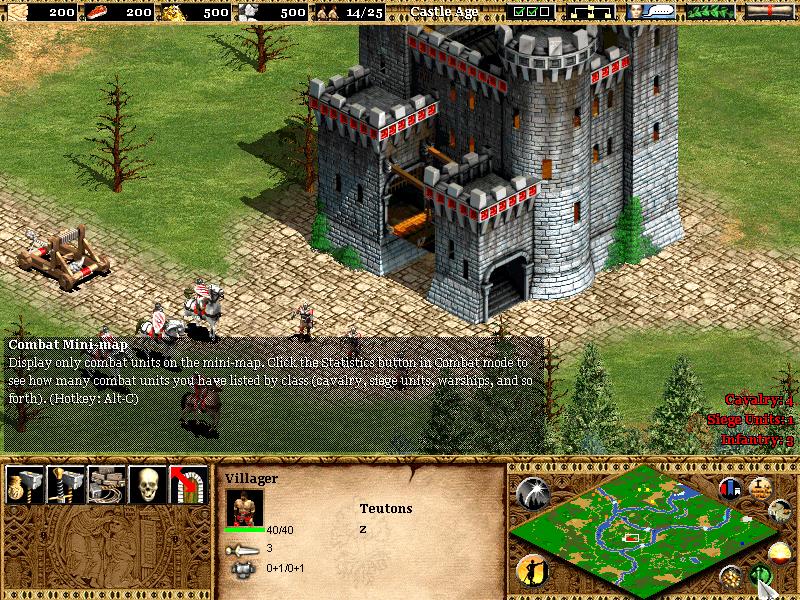
Task: Open the technology tree button
Action: tap(590, 12)
